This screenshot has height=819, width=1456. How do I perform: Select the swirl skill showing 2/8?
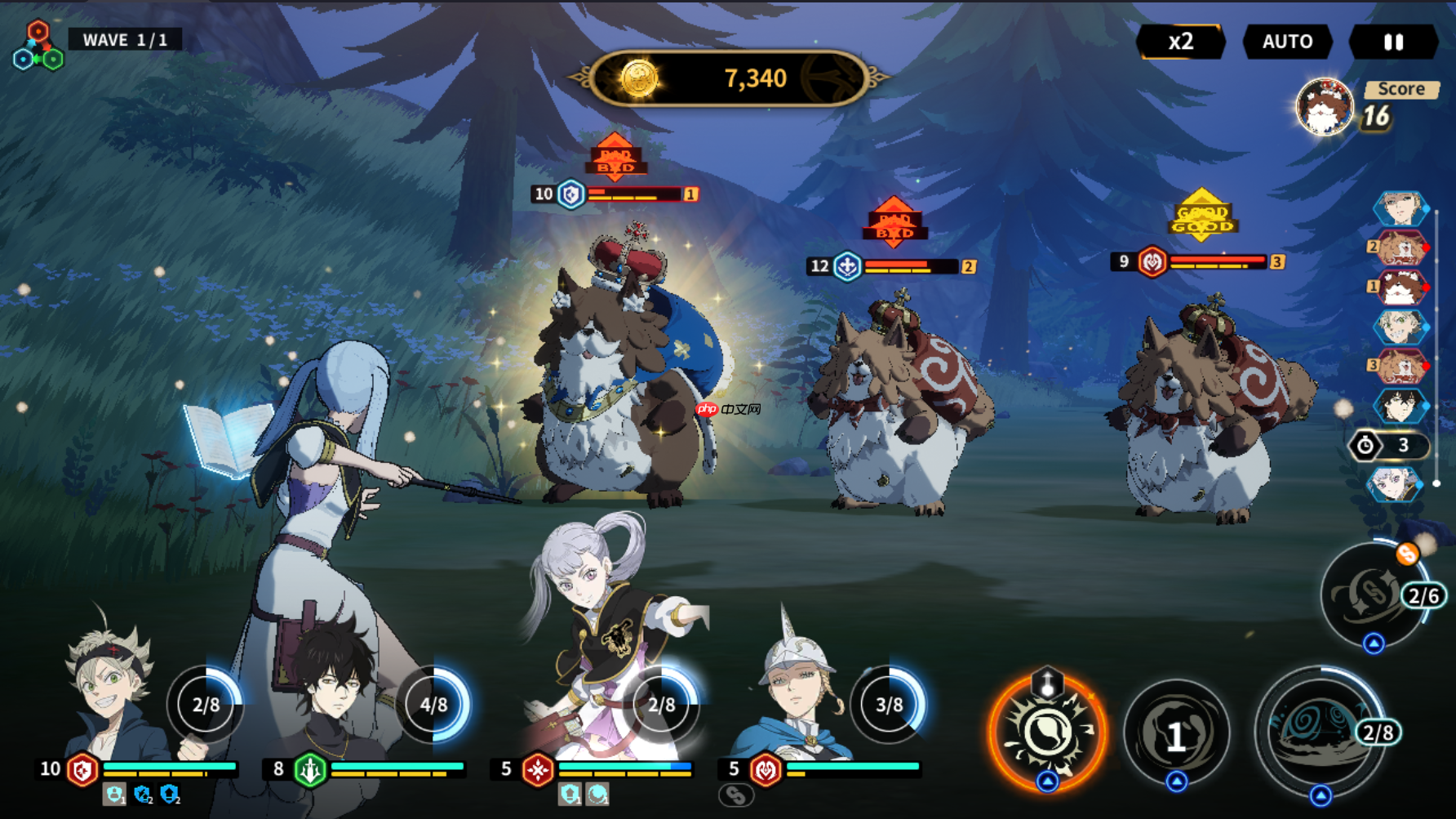point(1320,729)
